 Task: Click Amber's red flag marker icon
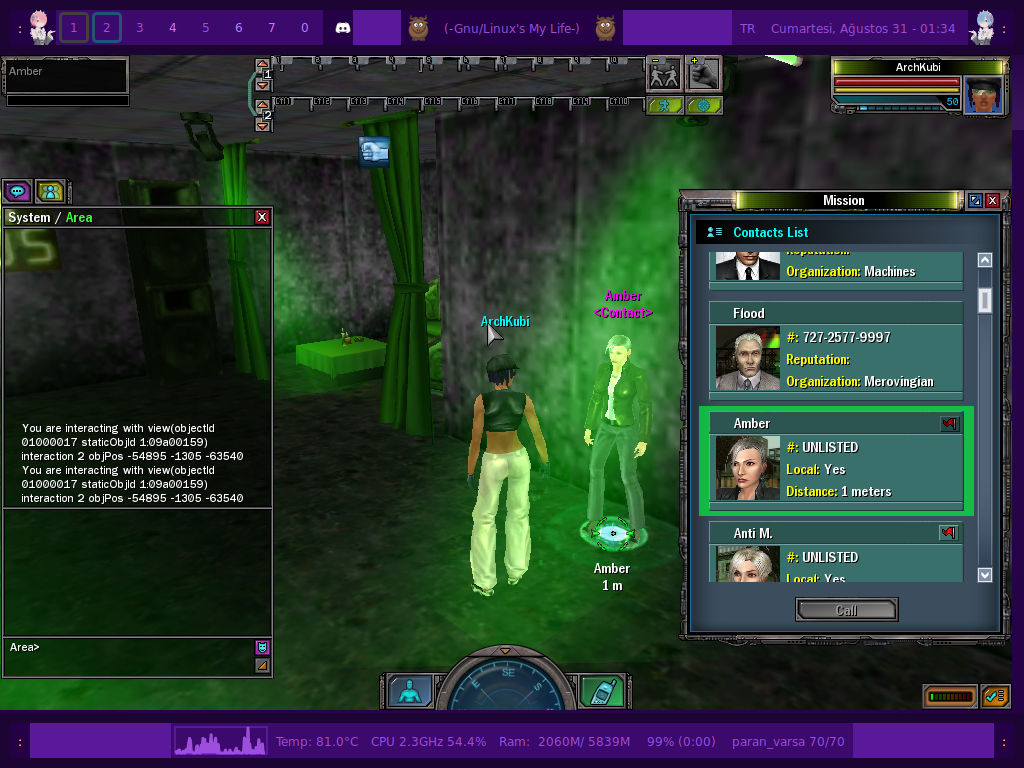click(x=949, y=424)
